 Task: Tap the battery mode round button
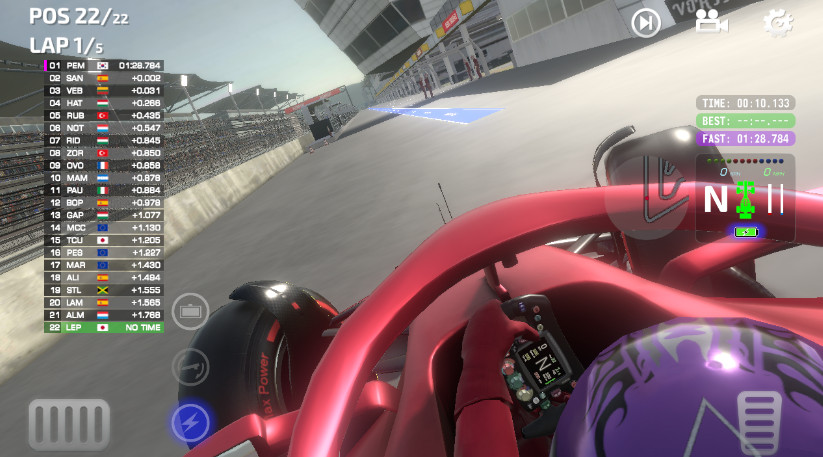[189, 312]
